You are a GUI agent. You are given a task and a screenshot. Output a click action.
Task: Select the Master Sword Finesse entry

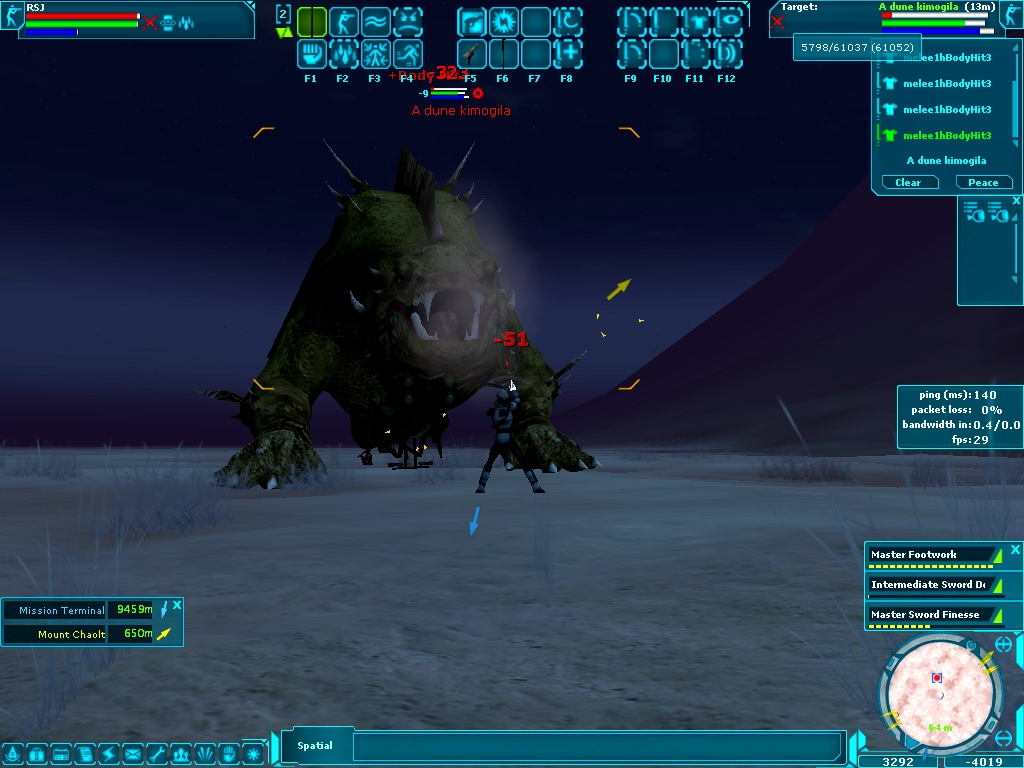click(925, 614)
